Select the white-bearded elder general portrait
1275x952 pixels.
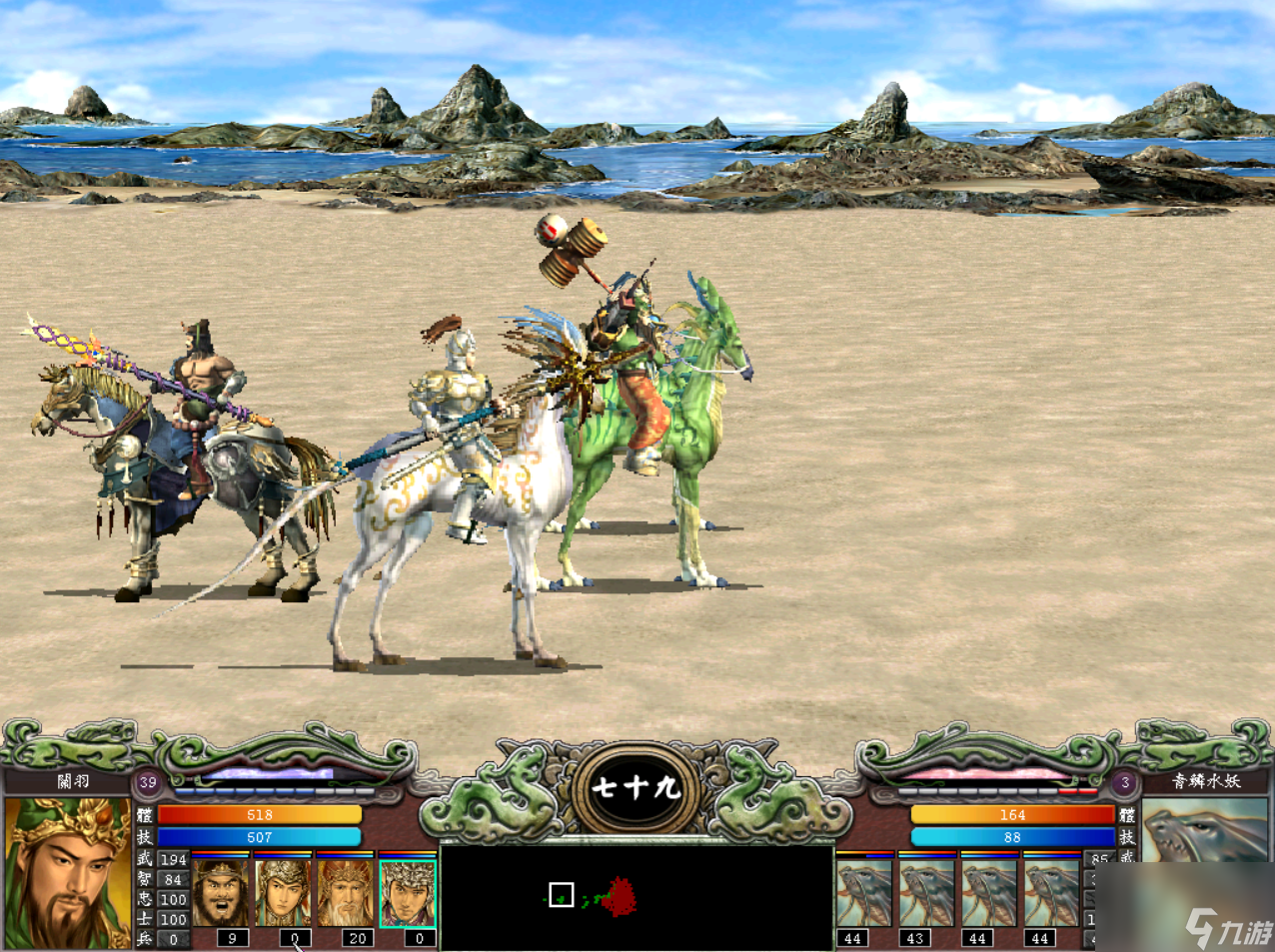(345, 892)
